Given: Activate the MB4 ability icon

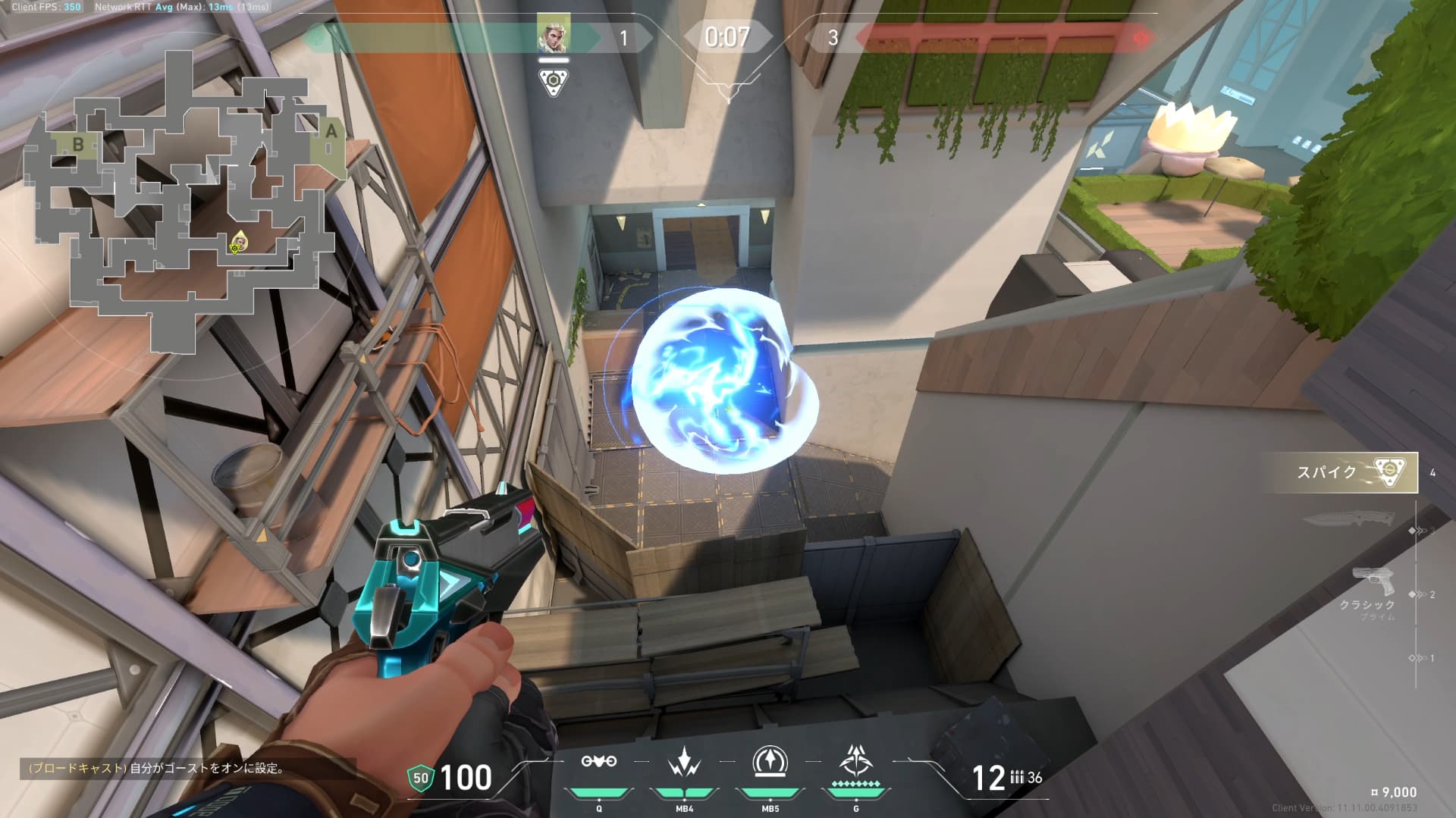Looking at the screenshot, I should point(684,762).
